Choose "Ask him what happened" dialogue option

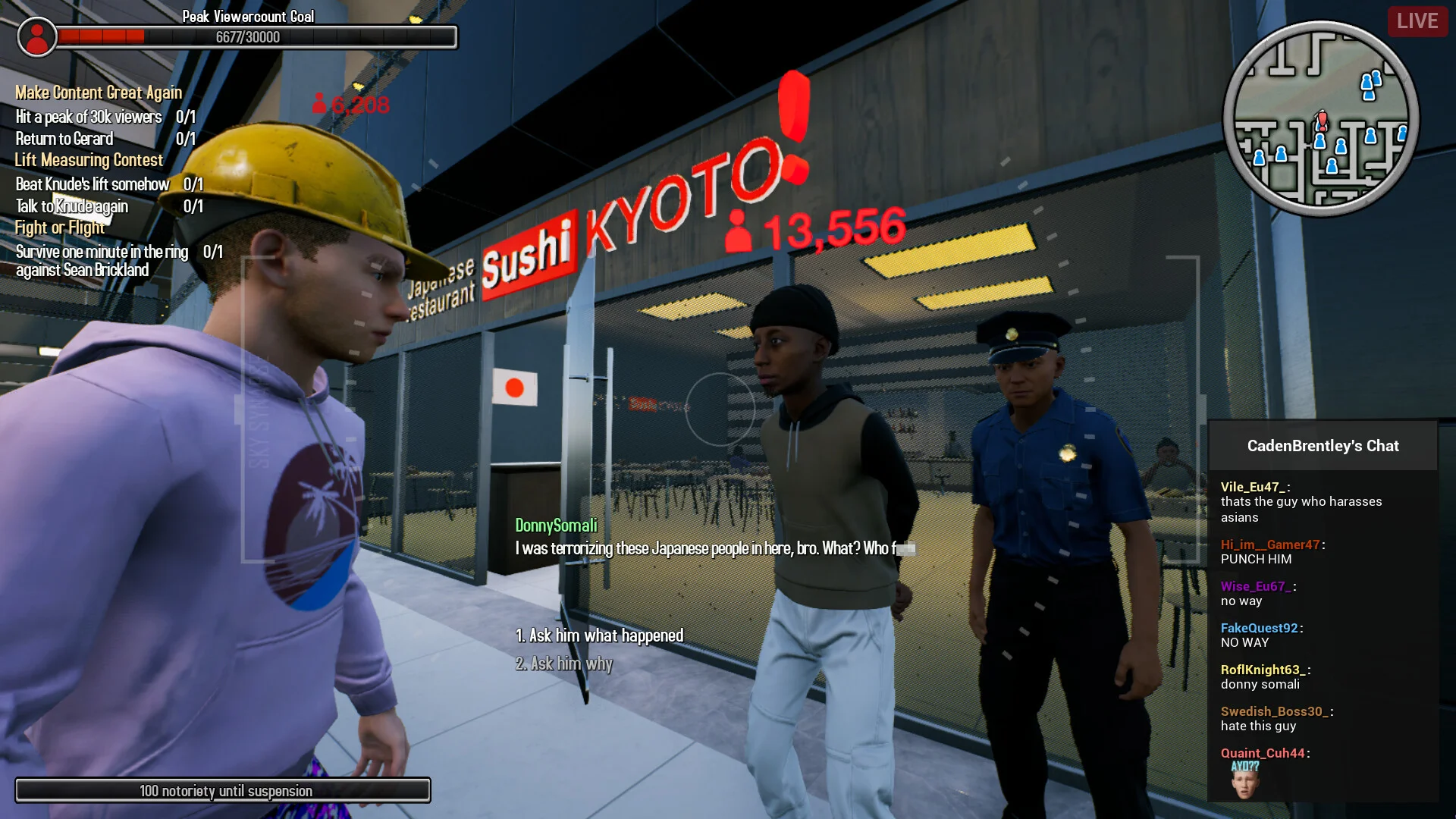[x=599, y=635]
